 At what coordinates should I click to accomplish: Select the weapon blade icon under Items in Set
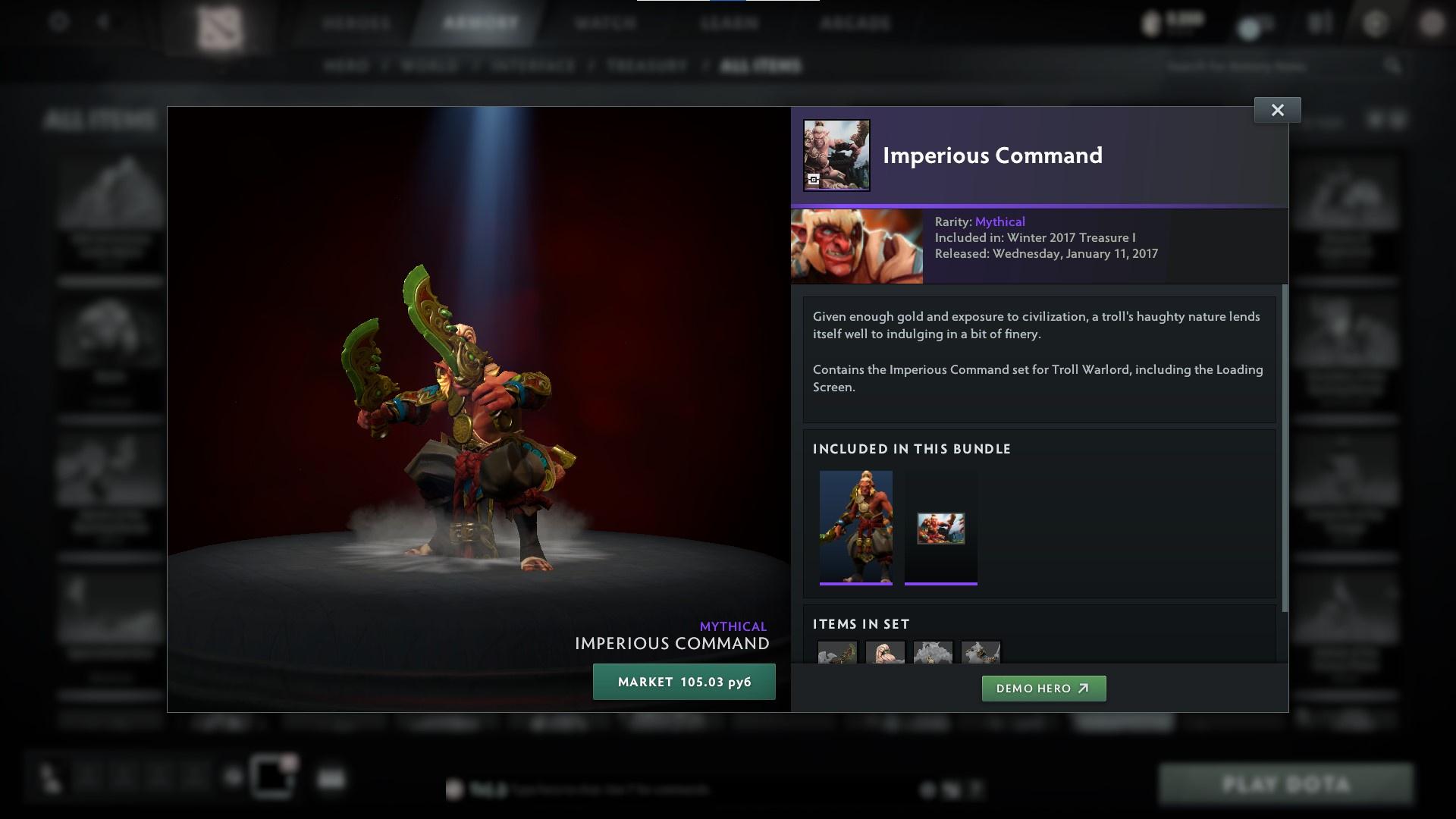(x=838, y=654)
